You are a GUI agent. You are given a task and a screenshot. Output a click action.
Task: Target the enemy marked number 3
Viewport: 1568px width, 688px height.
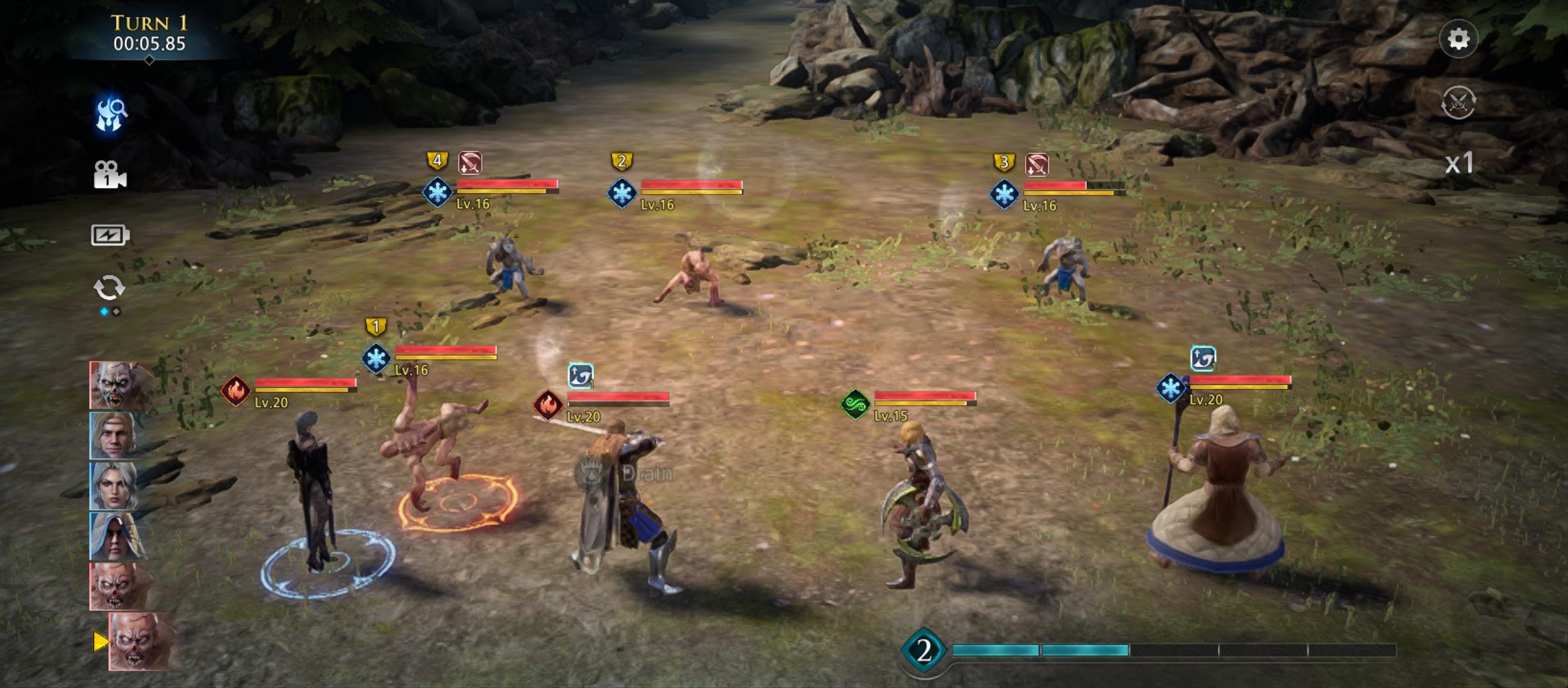pos(1063,271)
